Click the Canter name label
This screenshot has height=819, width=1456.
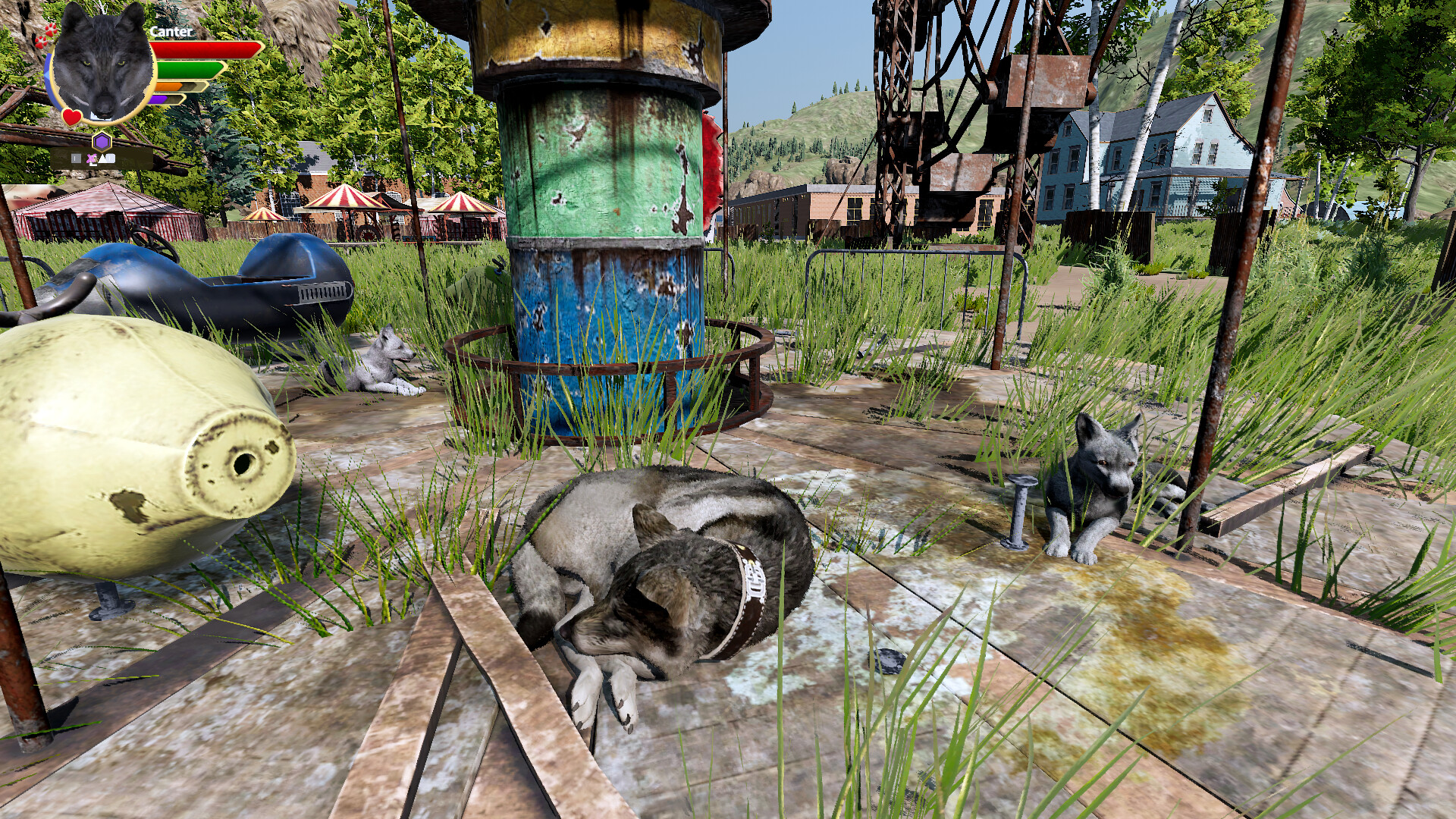(171, 32)
